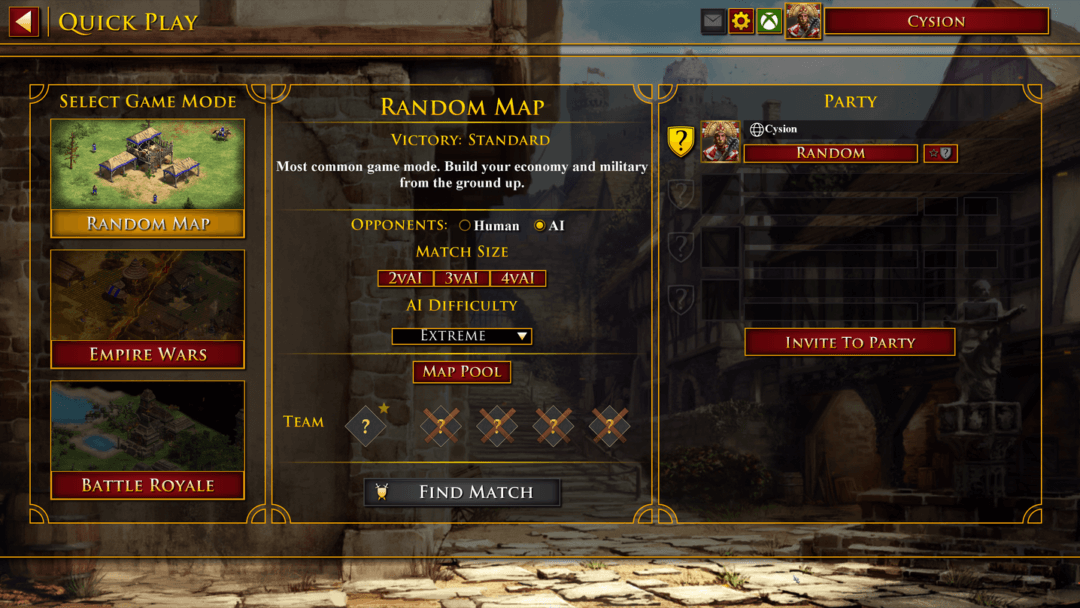Image resolution: width=1080 pixels, height=608 pixels.
Task: Click the star and shield button beside Random
Action: tap(940, 153)
